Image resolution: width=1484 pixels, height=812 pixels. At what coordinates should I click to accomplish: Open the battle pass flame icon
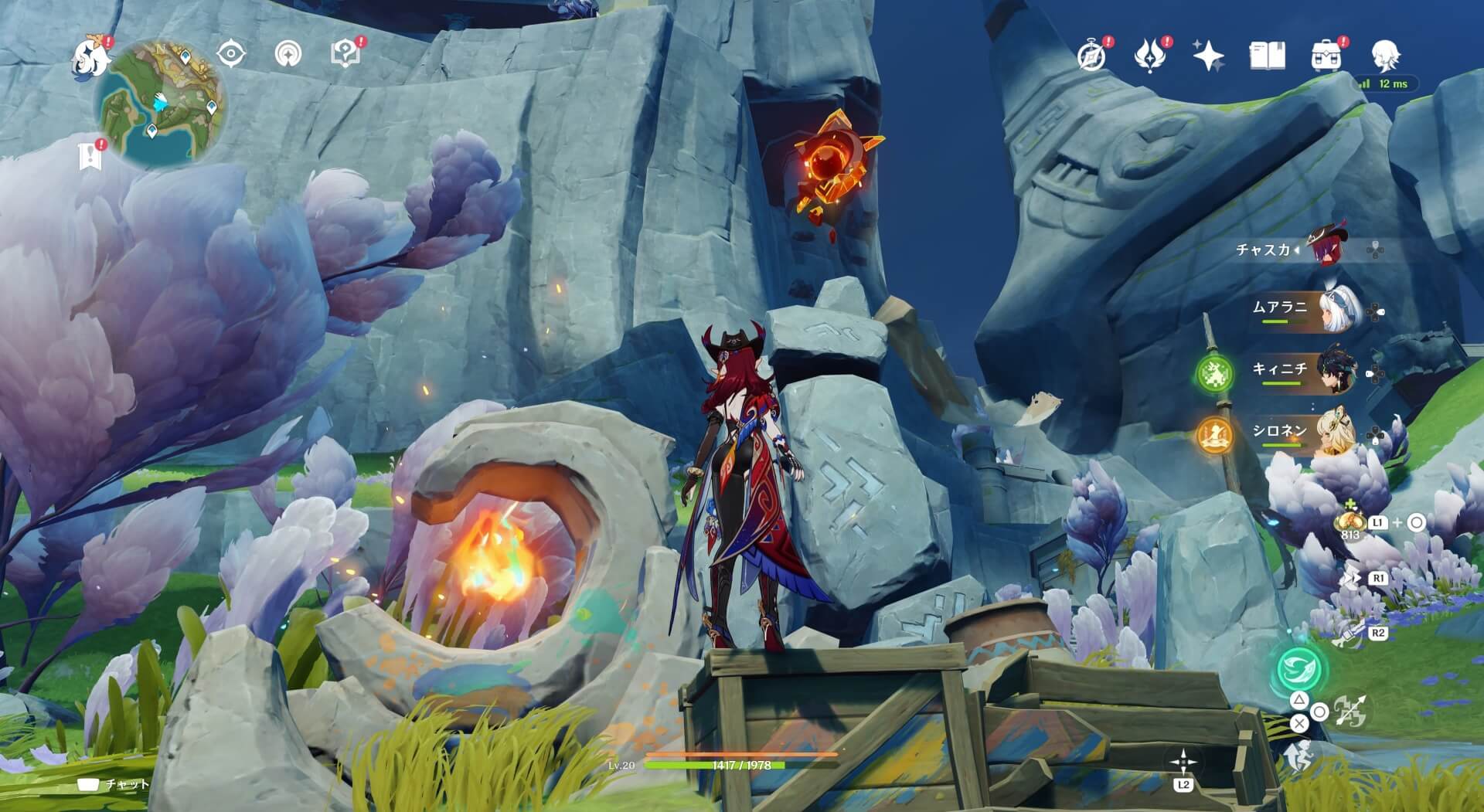pos(1149,56)
